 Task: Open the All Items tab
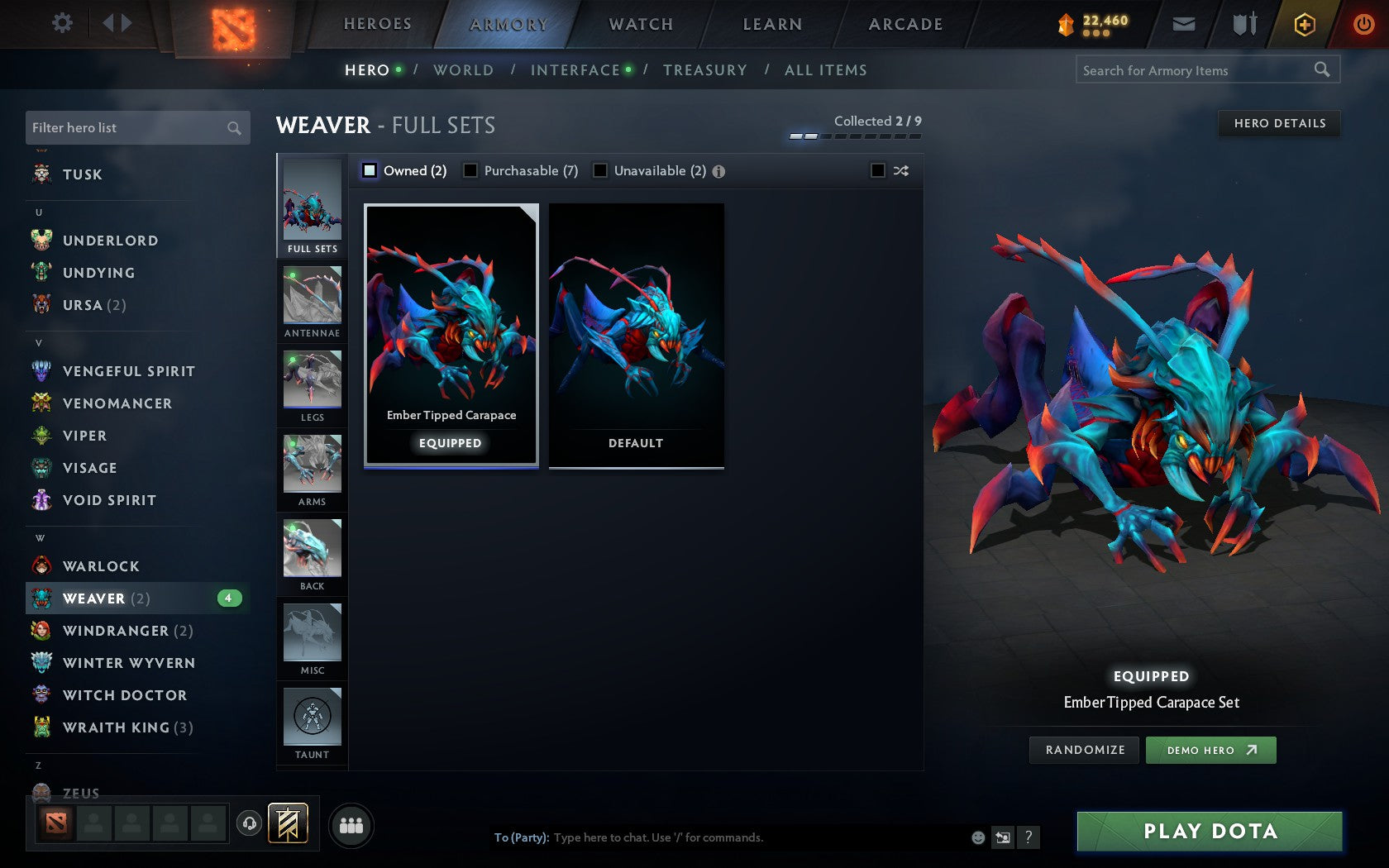824,69
